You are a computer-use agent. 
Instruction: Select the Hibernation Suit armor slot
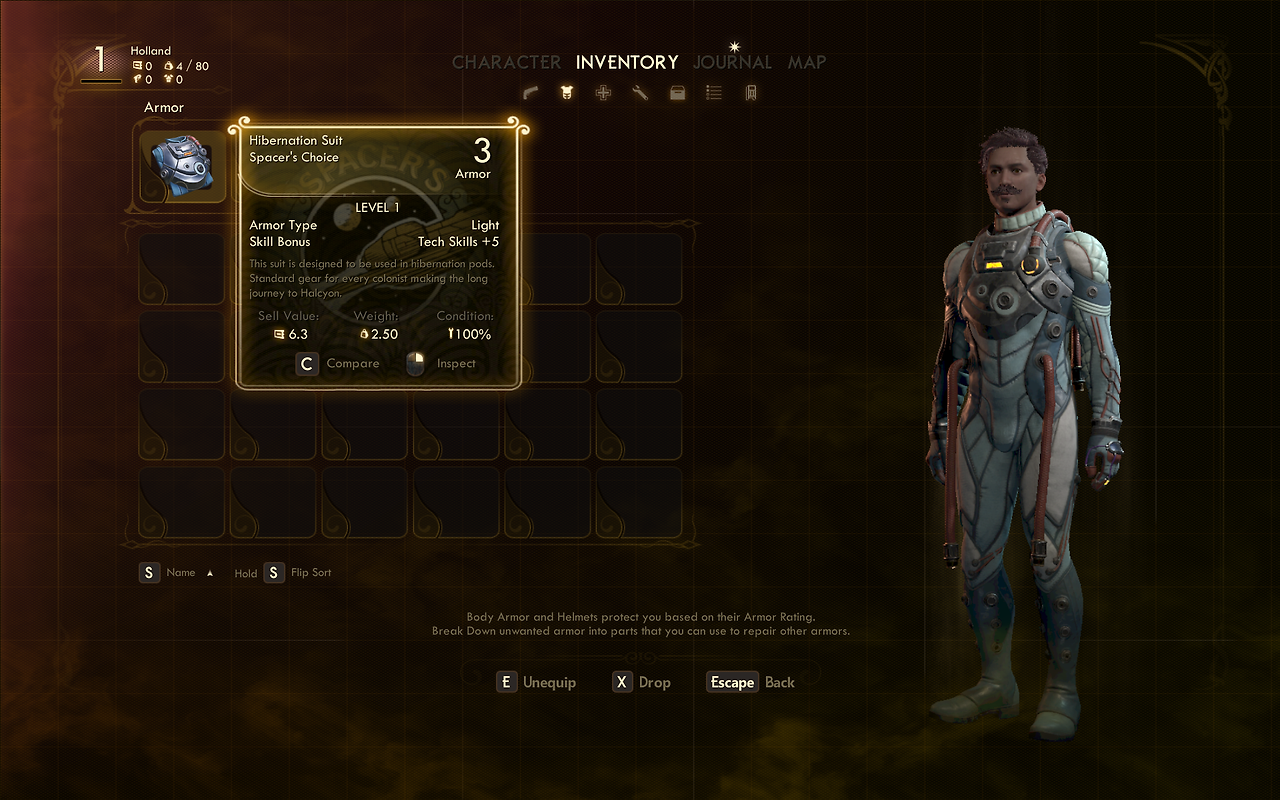(x=183, y=167)
